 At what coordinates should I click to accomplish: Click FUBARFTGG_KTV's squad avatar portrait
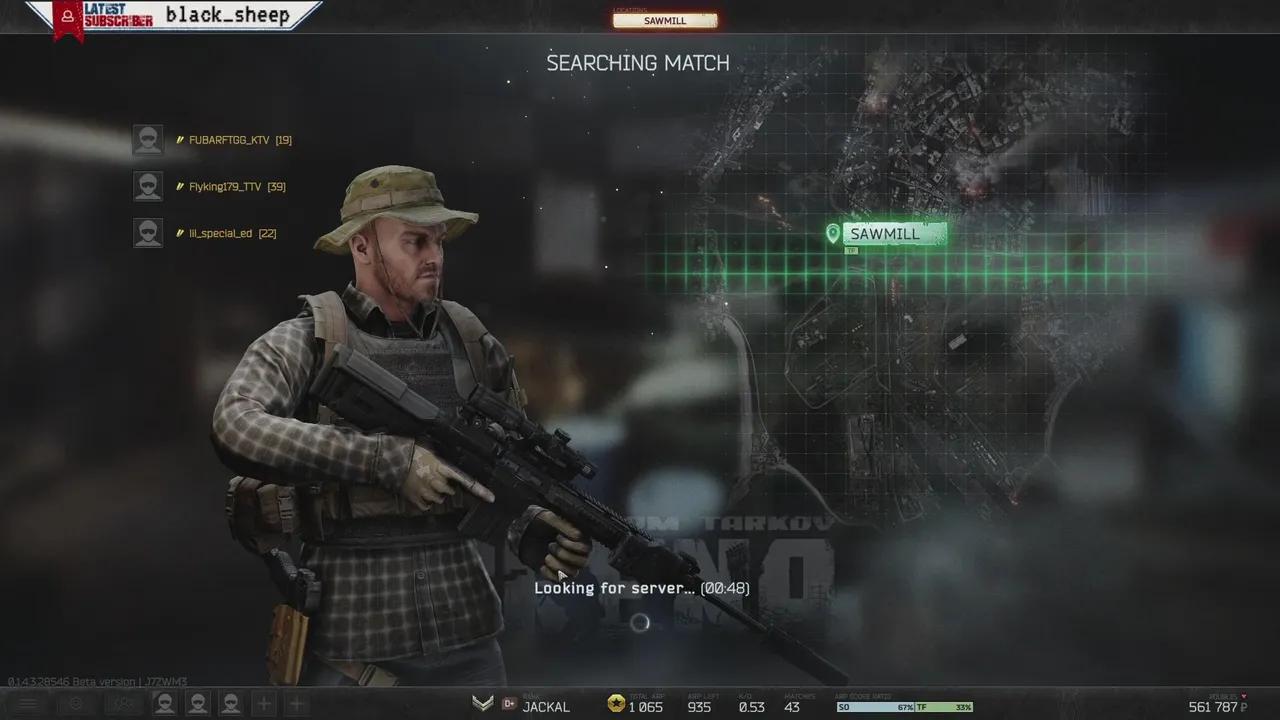(x=147, y=139)
